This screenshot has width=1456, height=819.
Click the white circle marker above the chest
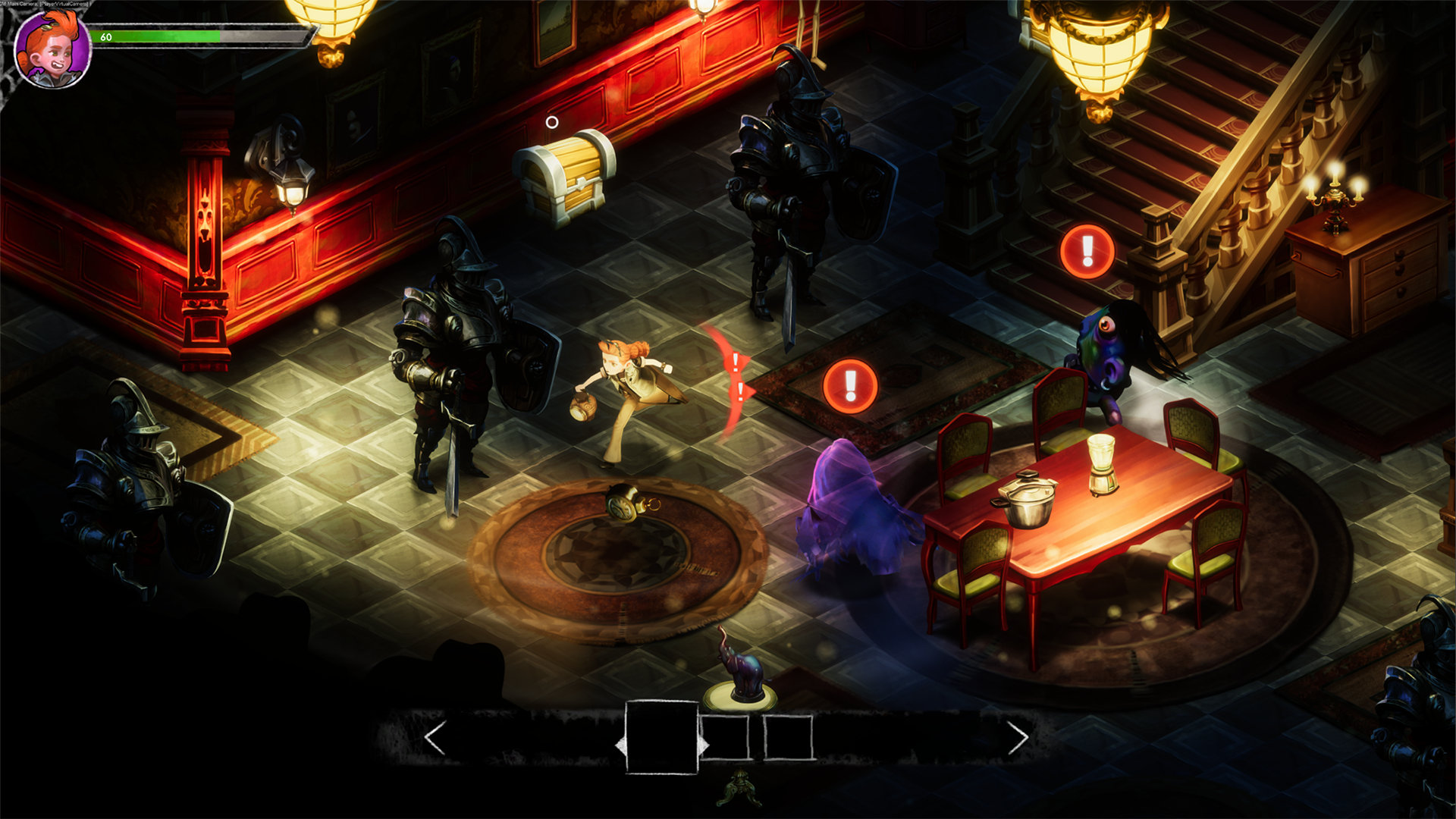(x=552, y=121)
